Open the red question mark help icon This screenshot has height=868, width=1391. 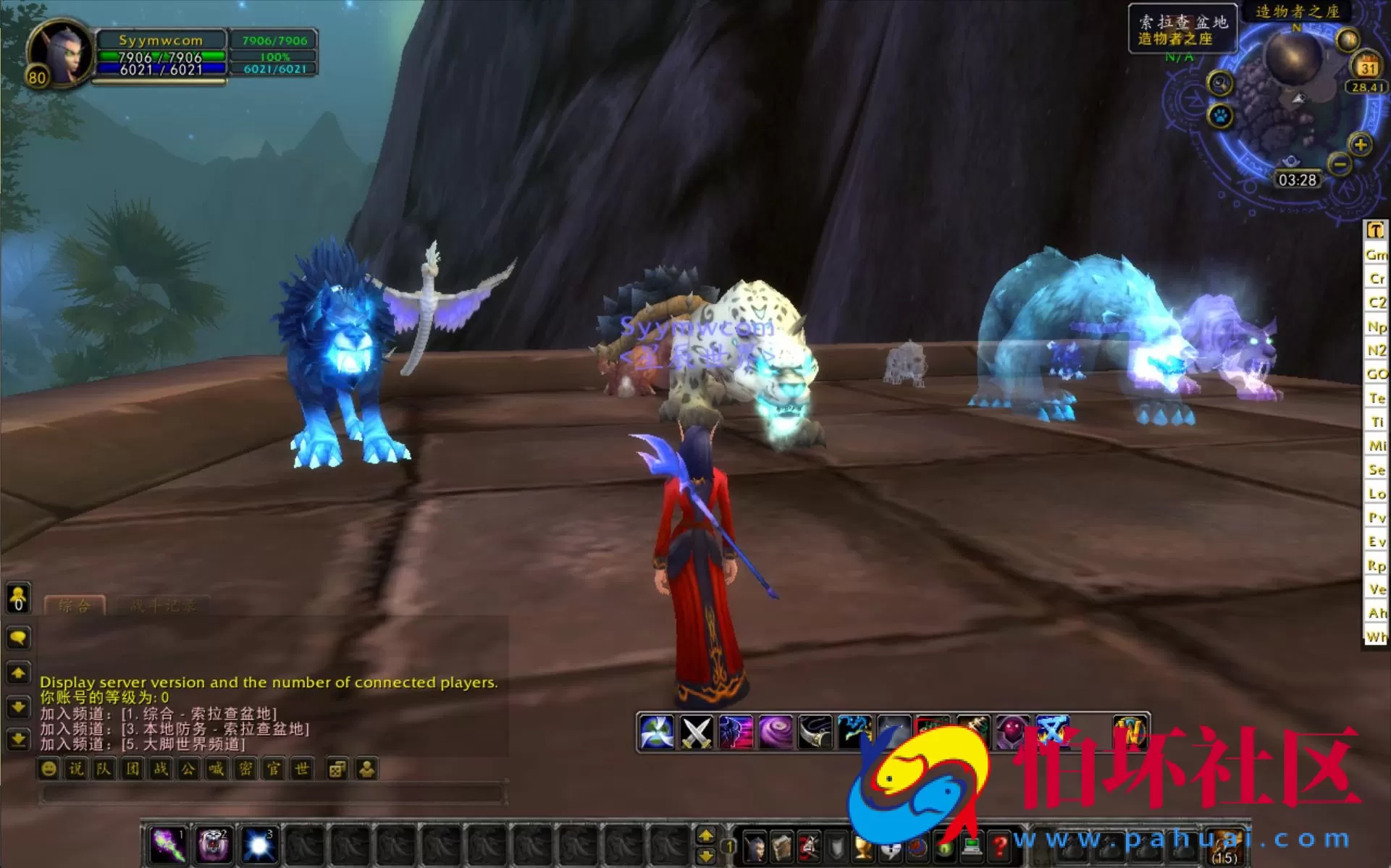[1001, 847]
